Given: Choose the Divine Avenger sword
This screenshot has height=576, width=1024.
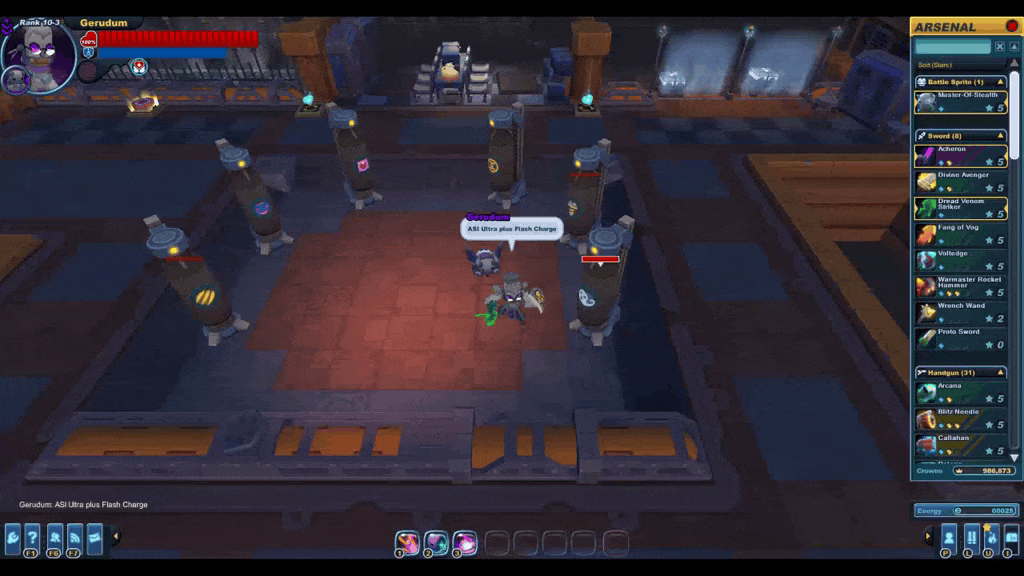Looking at the screenshot, I should pos(960,181).
